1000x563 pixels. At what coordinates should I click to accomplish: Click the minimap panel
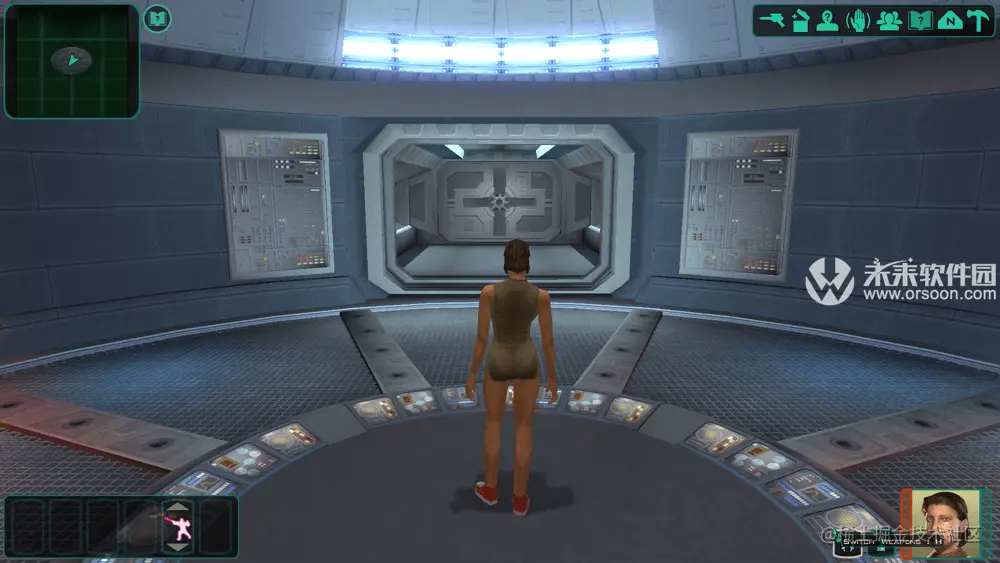pyautogui.click(x=71, y=61)
